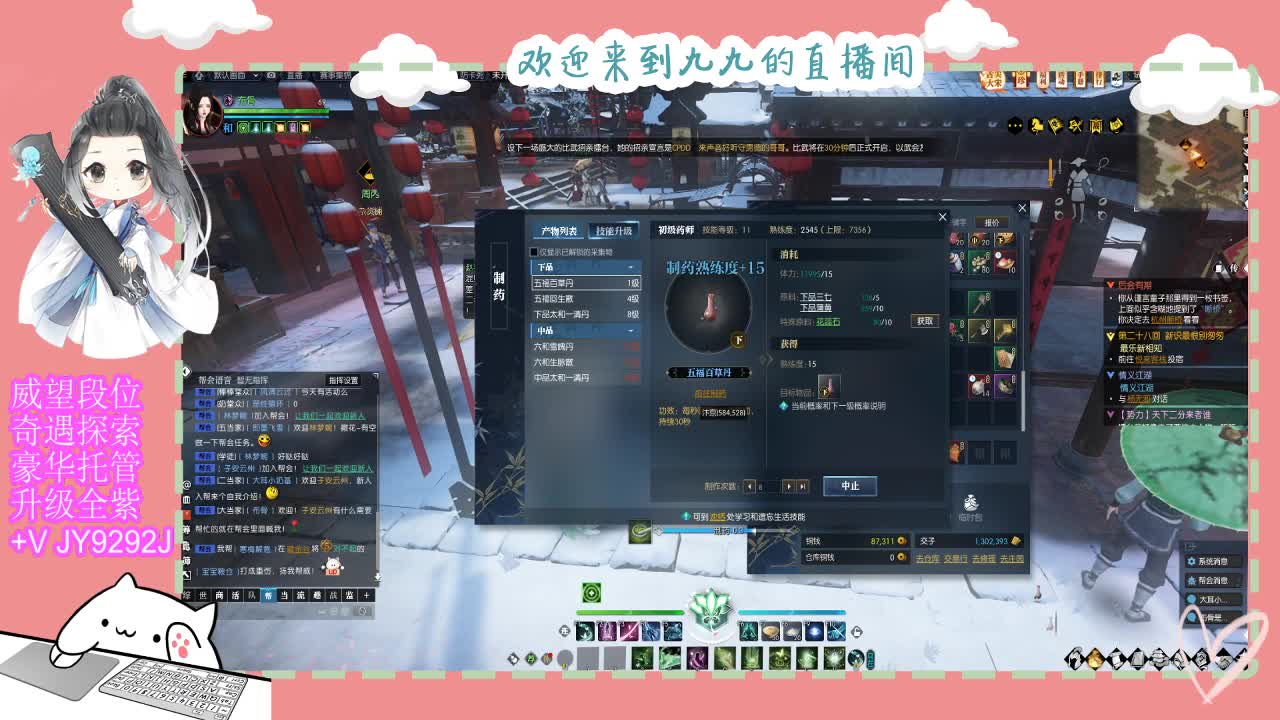Click the gold coin icon beside 交子
This screenshot has width=1280, height=720.
(x=1016, y=541)
